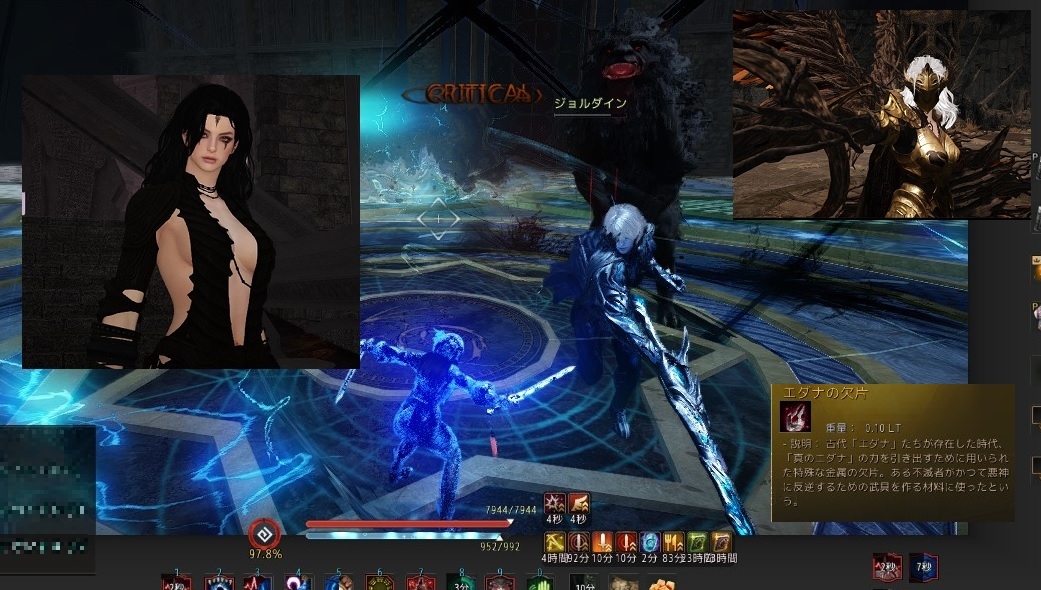The width and height of the screenshot is (1041, 590).
Task: Use the quickslot item showing 10分 cooldown
Action: [x=583, y=582]
